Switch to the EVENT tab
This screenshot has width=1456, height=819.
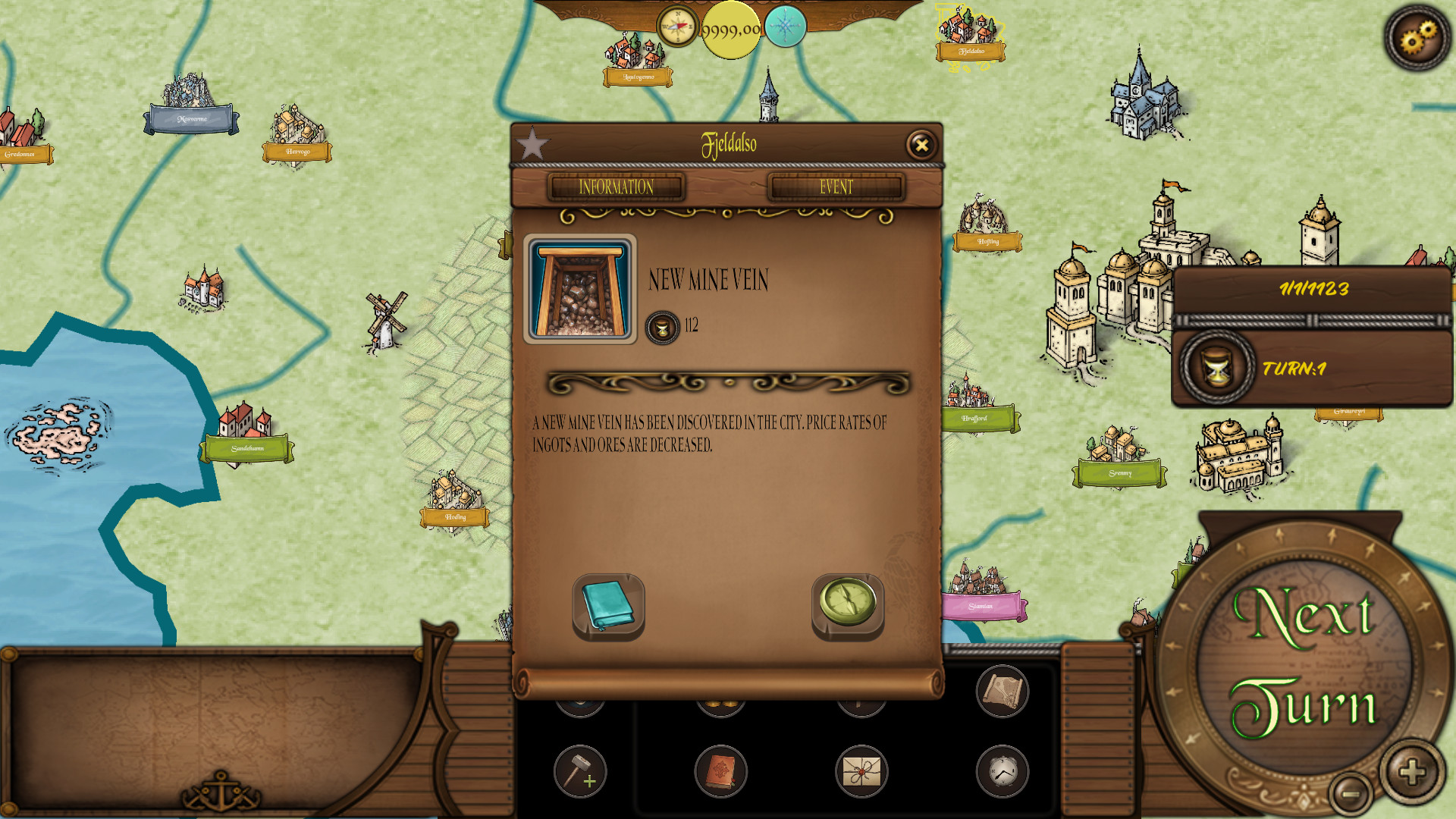point(836,187)
